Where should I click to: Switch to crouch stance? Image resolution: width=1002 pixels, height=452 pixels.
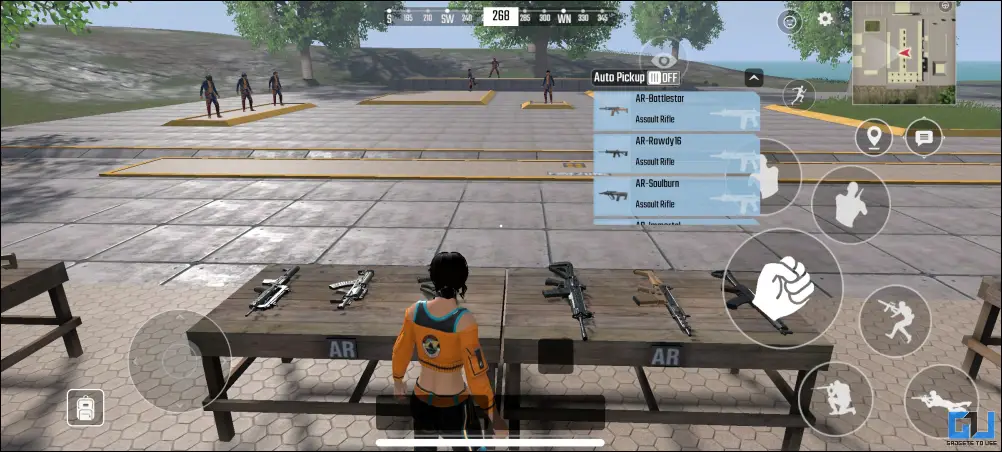click(x=835, y=399)
